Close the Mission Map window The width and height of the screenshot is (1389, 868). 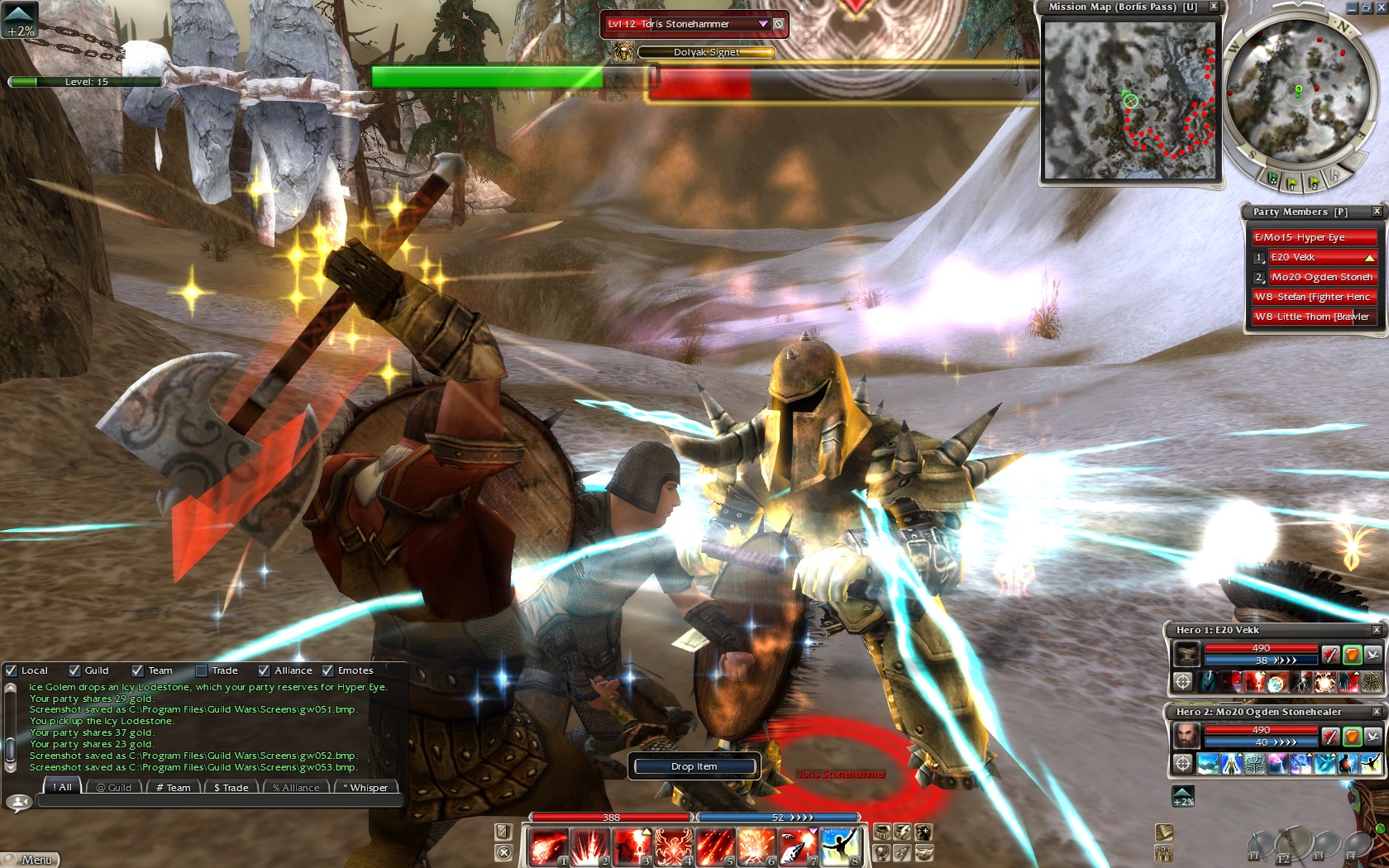point(1214,7)
